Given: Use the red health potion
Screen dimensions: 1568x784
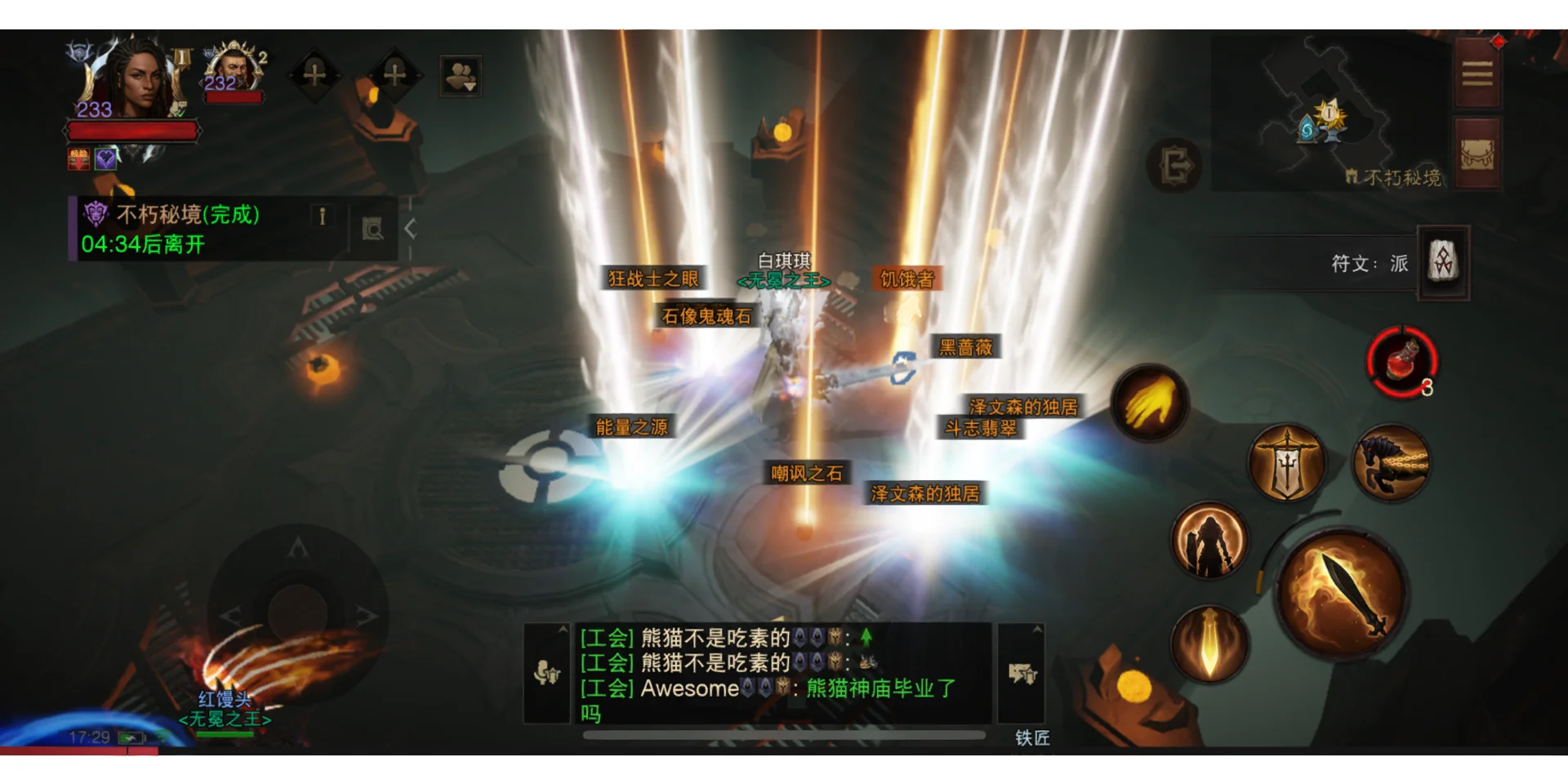Looking at the screenshot, I should (x=1402, y=362).
